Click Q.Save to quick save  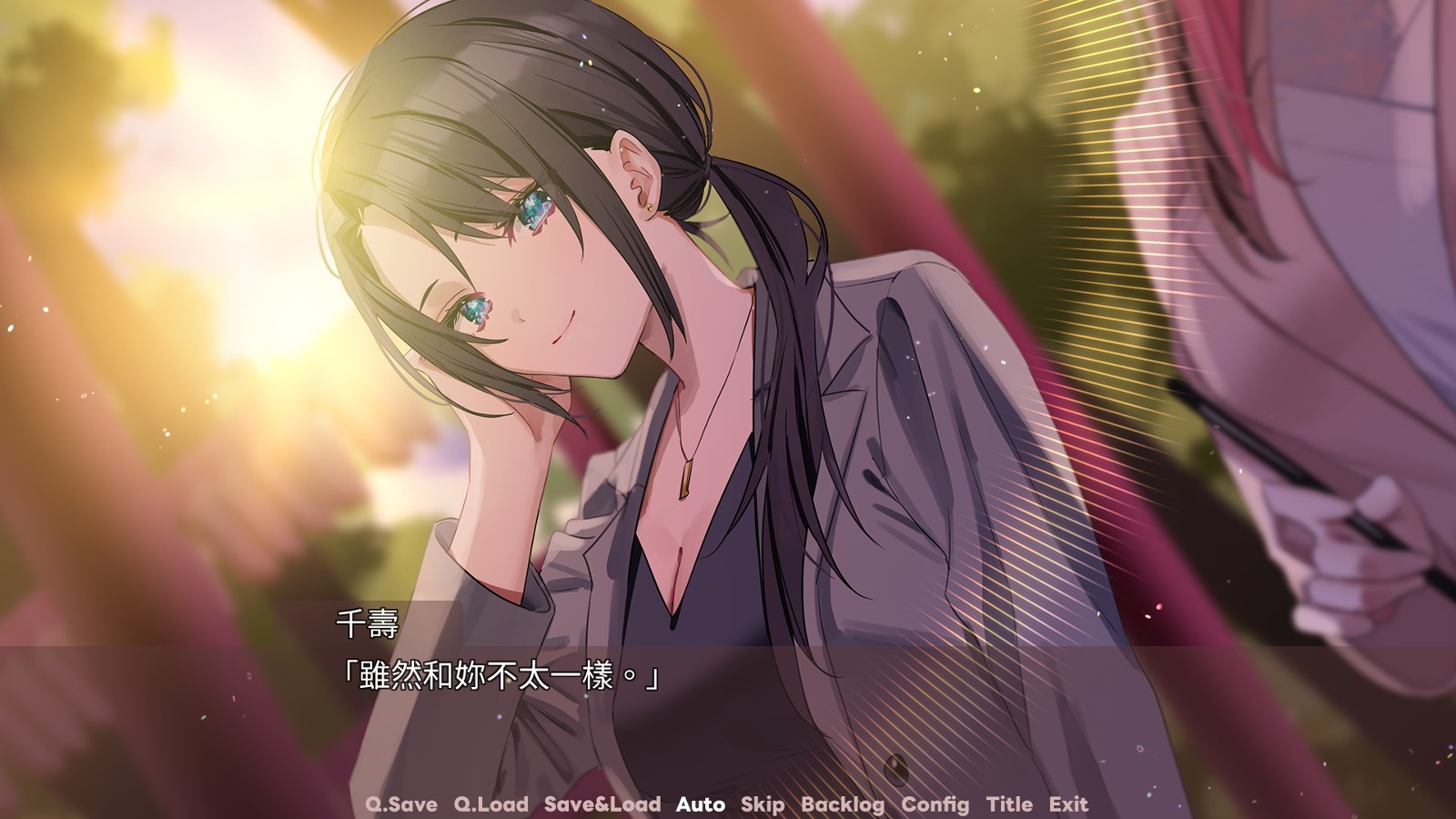[400, 804]
